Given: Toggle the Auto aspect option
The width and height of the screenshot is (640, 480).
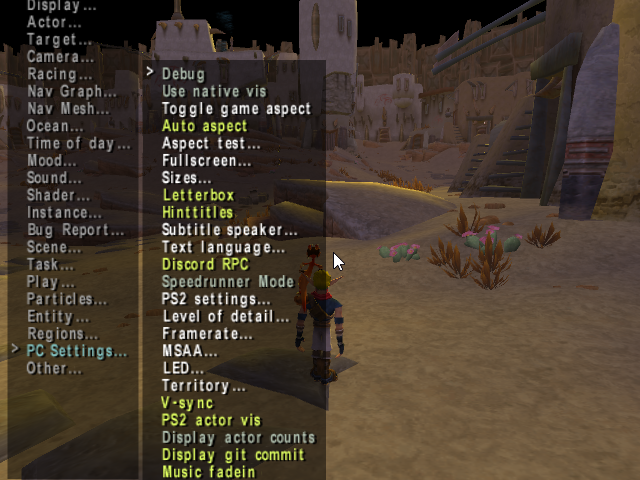Looking at the screenshot, I should [x=204, y=126].
